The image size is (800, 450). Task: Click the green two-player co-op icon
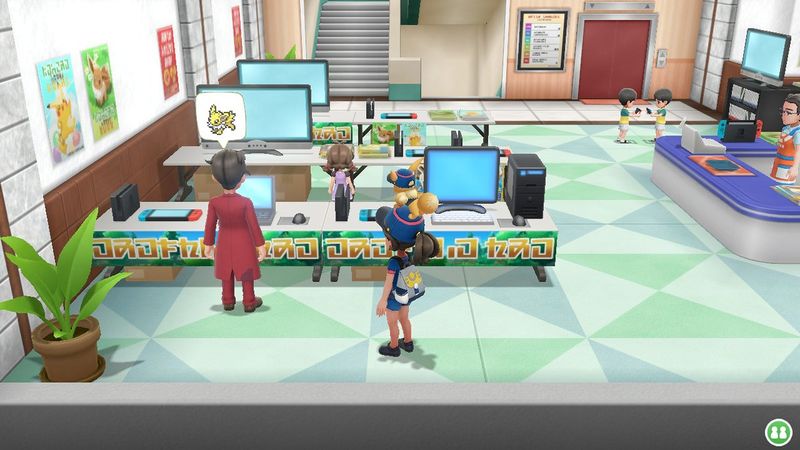[777, 431]
